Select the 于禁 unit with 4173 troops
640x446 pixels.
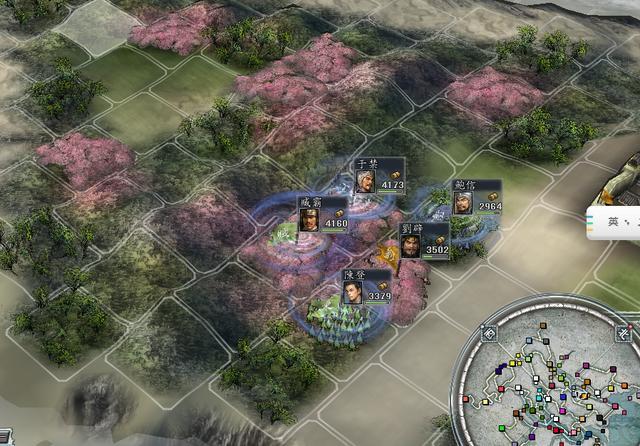pyautogui.click(x=367, y=180)
